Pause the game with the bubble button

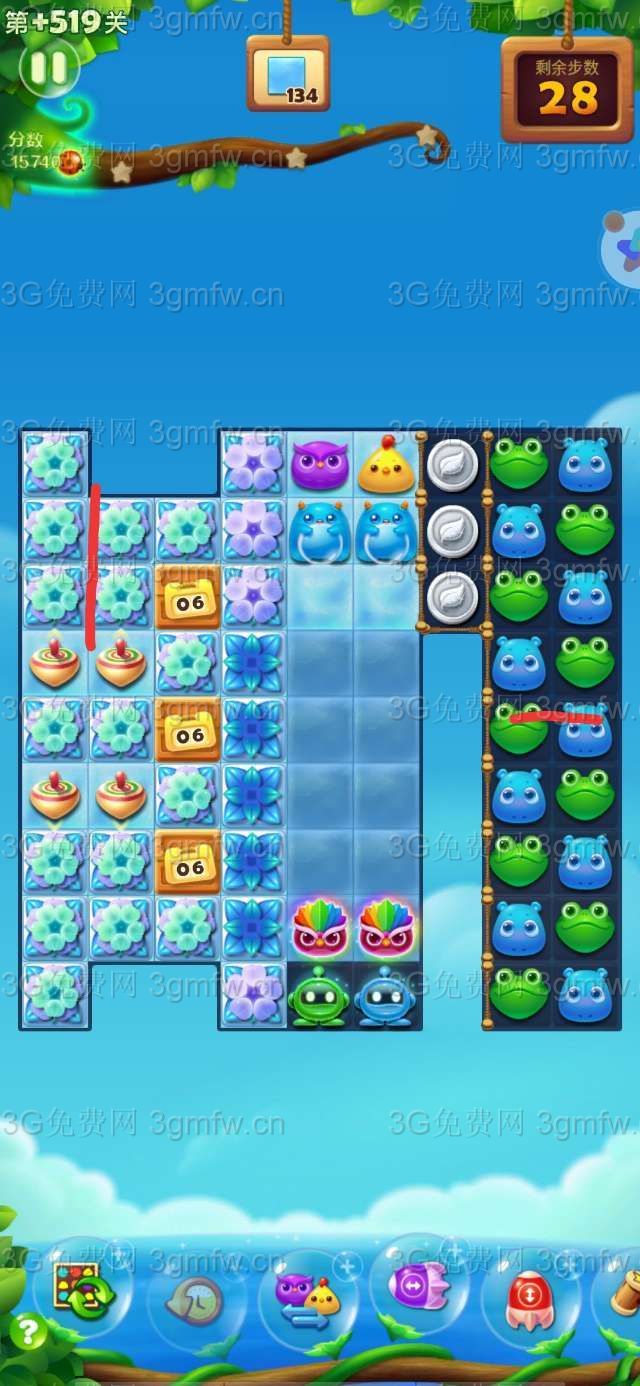[49, 68]
